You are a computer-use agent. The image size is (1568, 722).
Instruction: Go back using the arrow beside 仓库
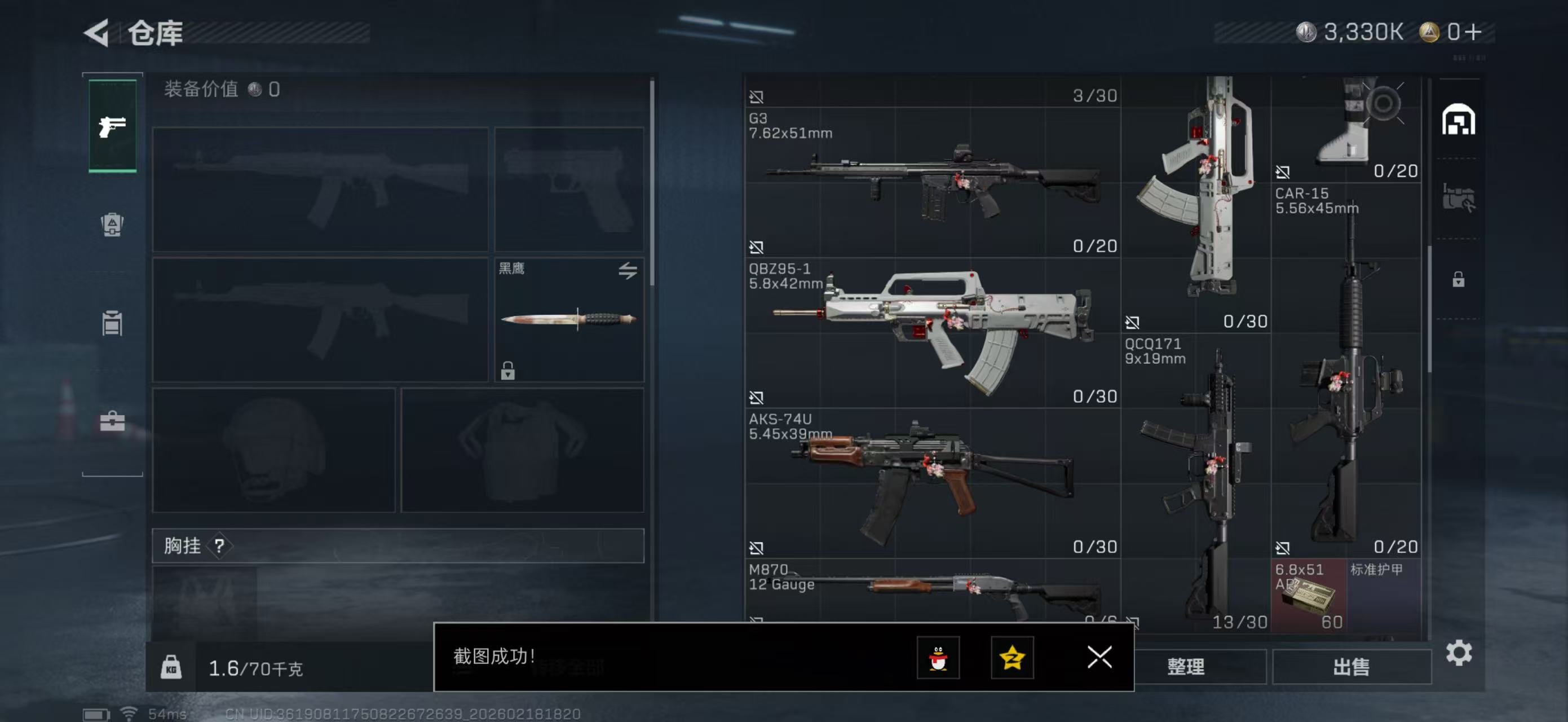click(96, 33)
